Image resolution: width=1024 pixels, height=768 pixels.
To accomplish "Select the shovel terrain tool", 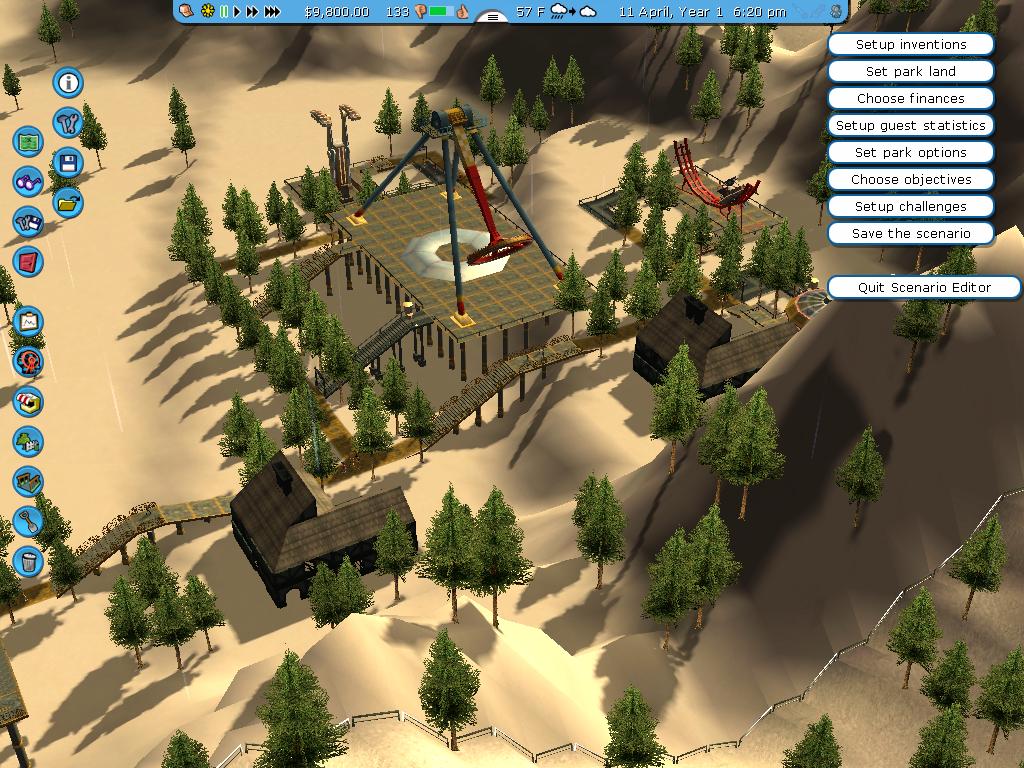I will [x=28, y=521].
